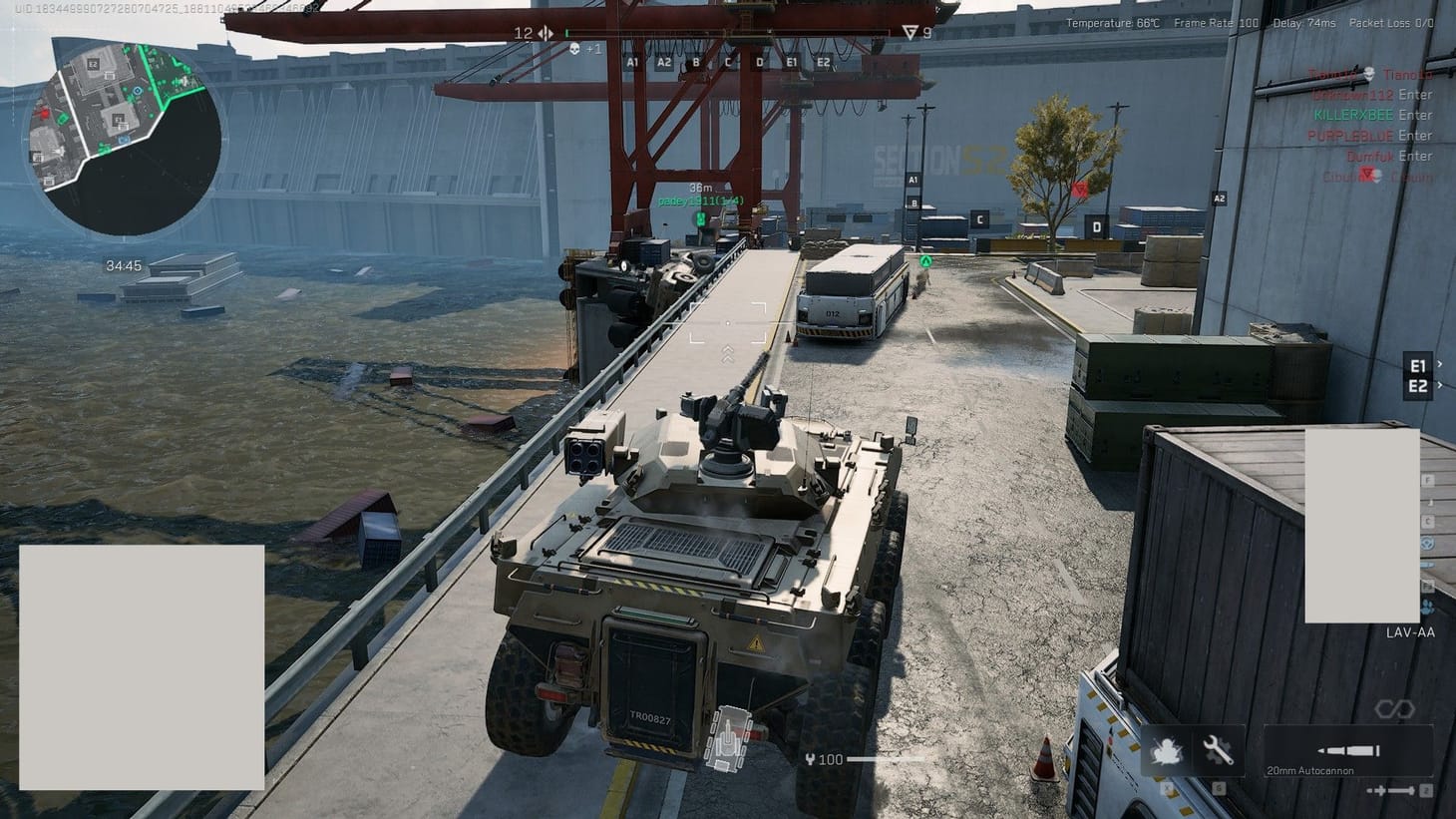This screenshot has height=819, width=1456.
Task: Select the 20mm Autocannon weapon icon
Action: [x=1348, y=748]
